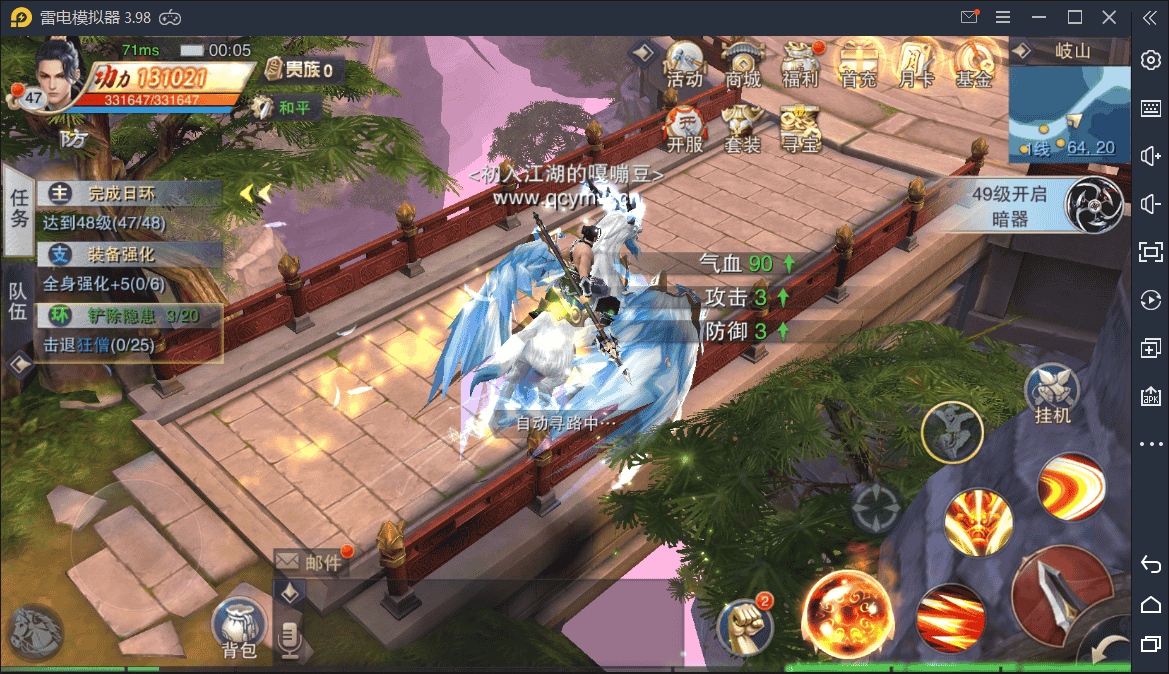The height and width of the screenshot is (674, 1169).
Task: Open the 活动 activities menu
Action: (685, 65)
